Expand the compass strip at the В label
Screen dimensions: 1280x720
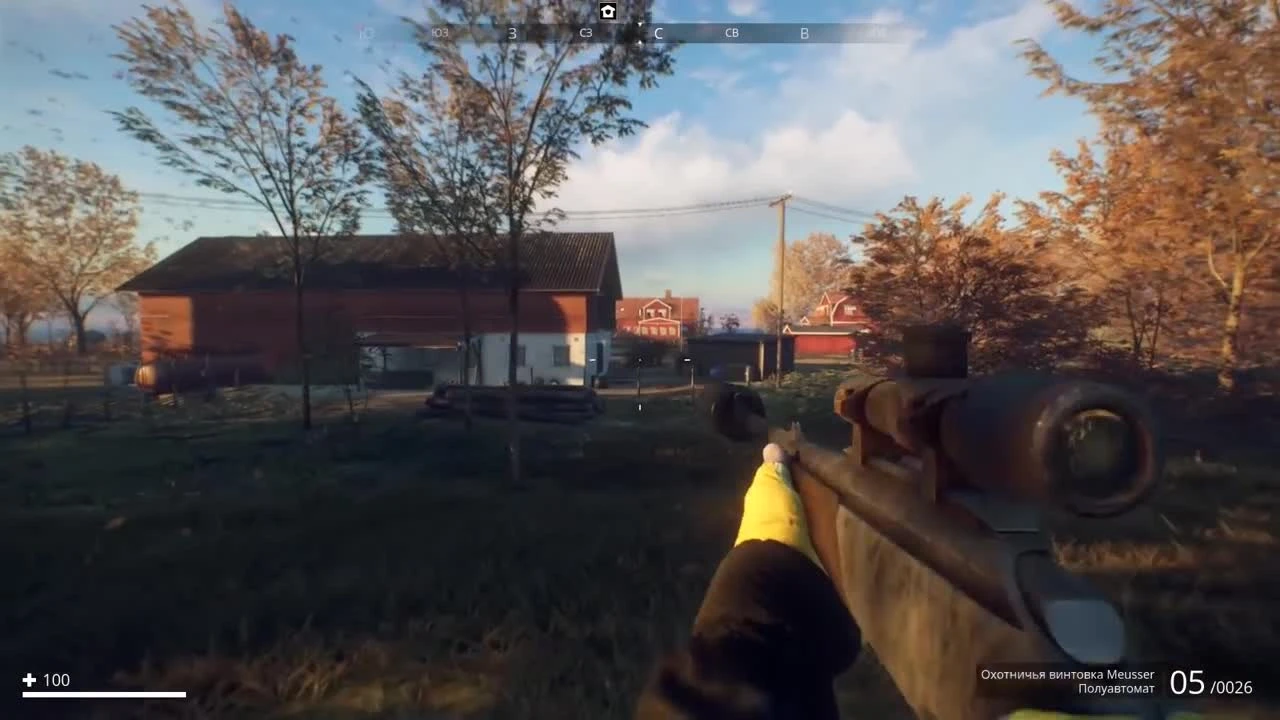804,33
